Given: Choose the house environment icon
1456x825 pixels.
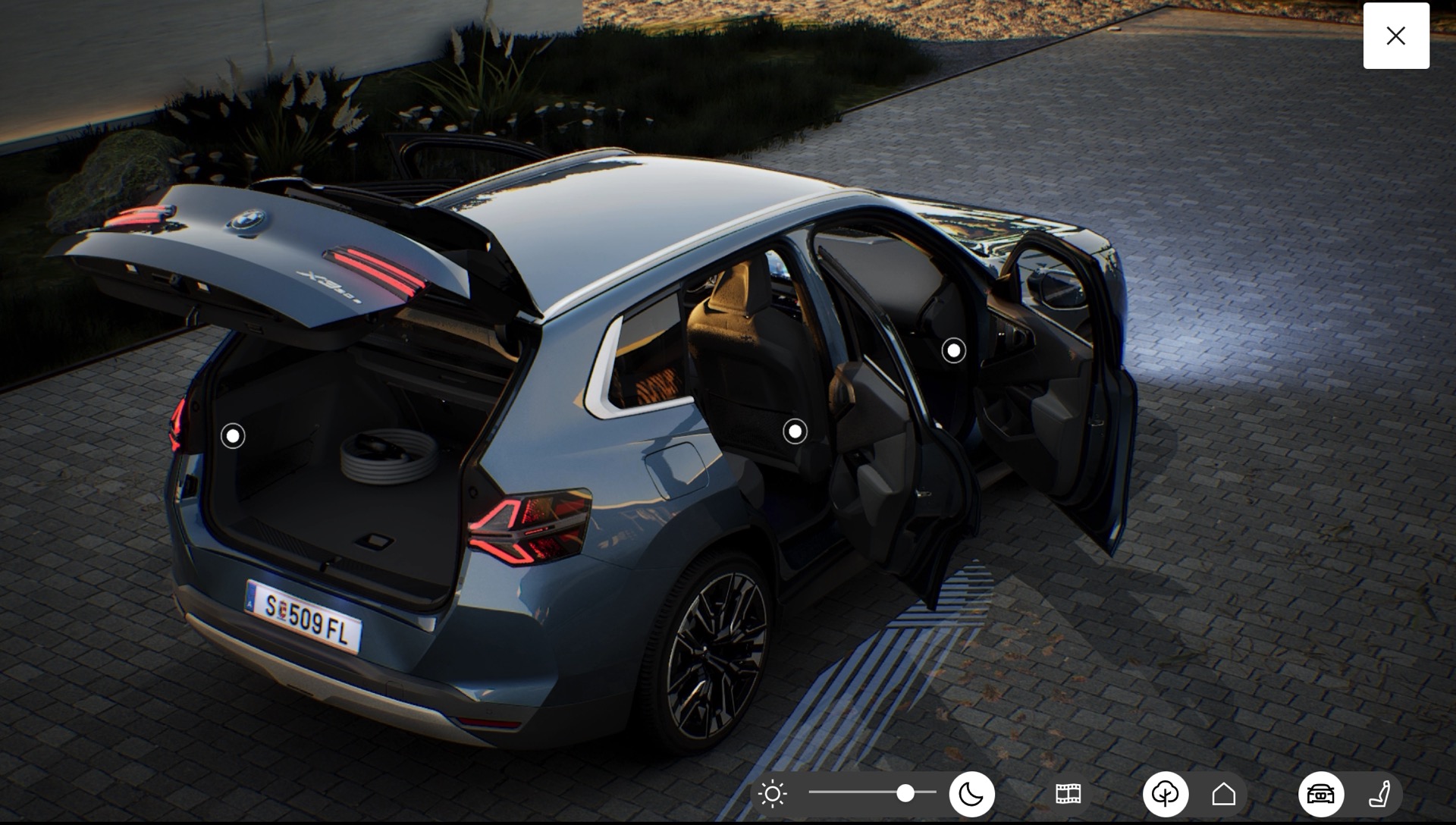Looking at the screenshot, I should 1223,794.
